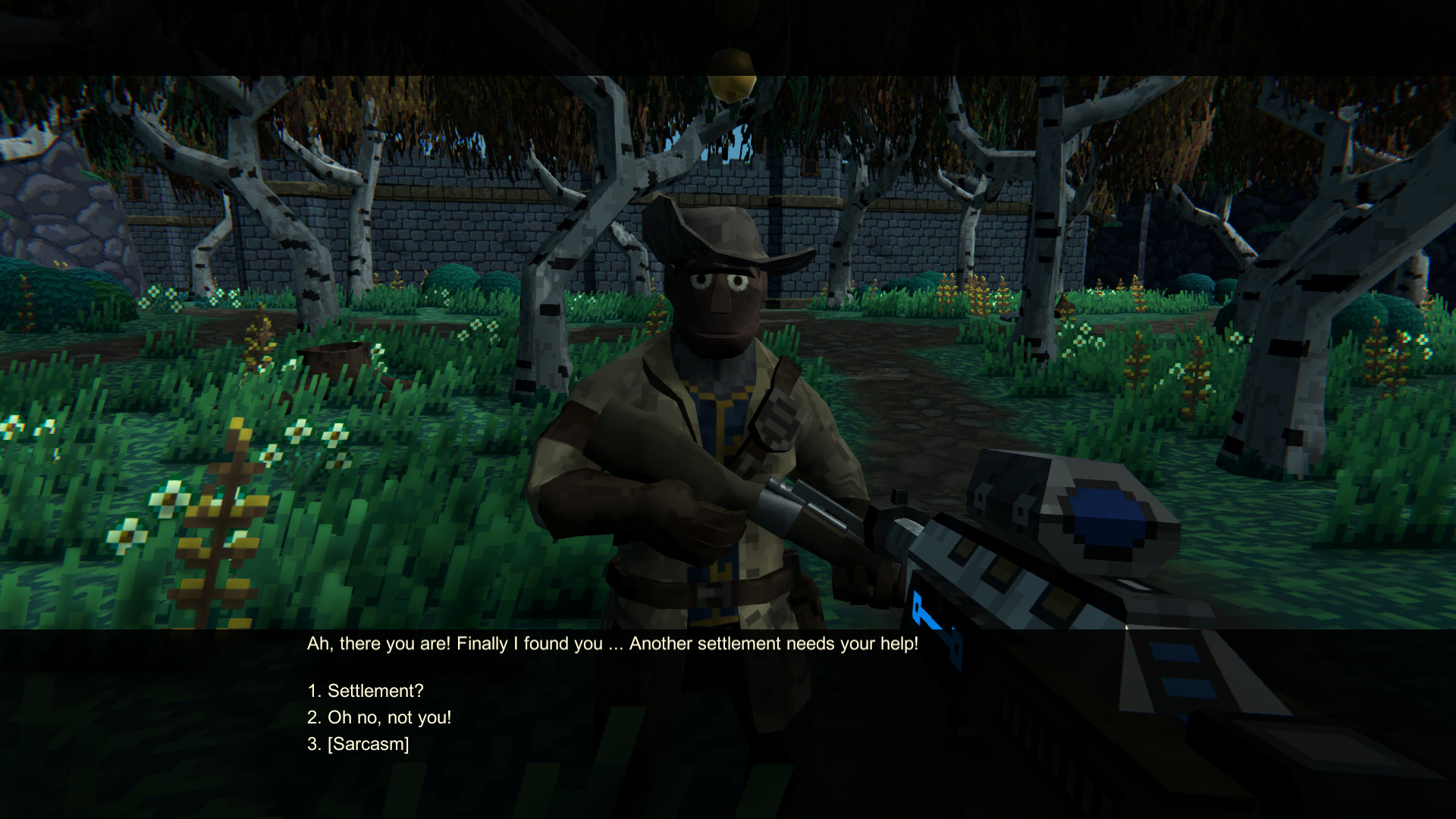Select dialogue option 1 'Settlement?'
Viewport: 1456px width, 819px height.
click(x=365, y=691)
